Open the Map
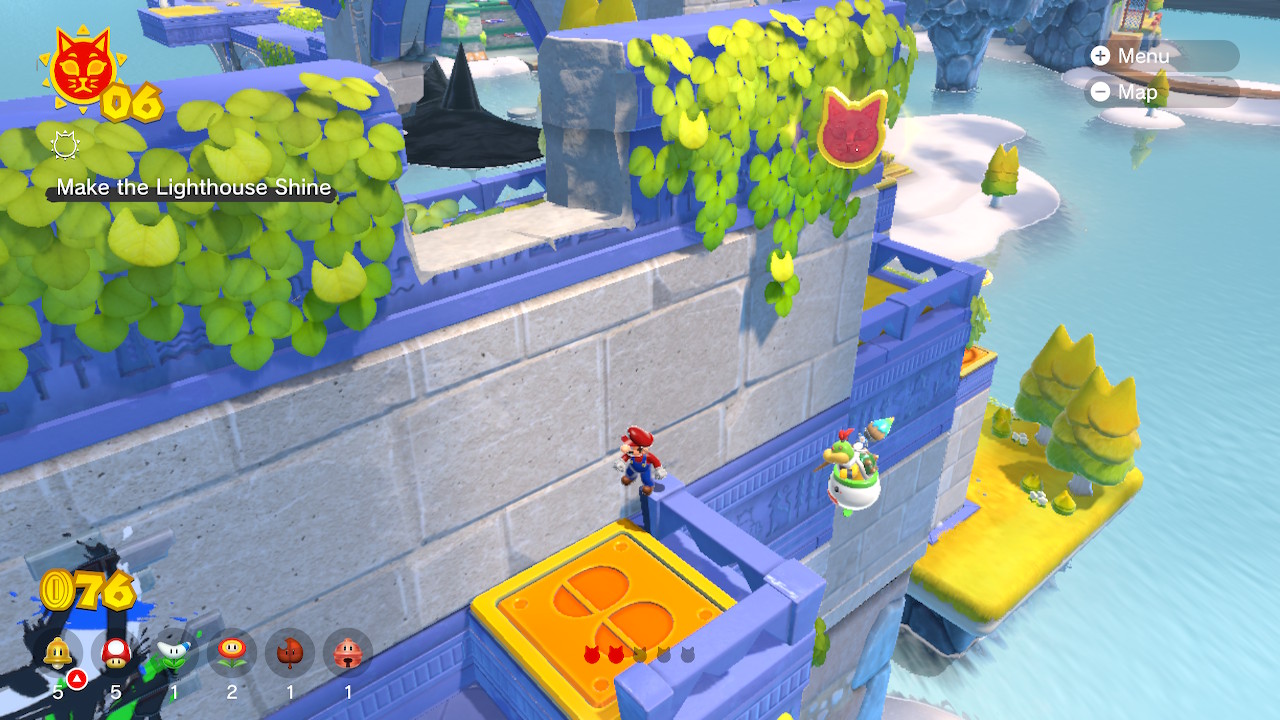This screenshot has width=1280, height=720. click(x=1162, y=92)
